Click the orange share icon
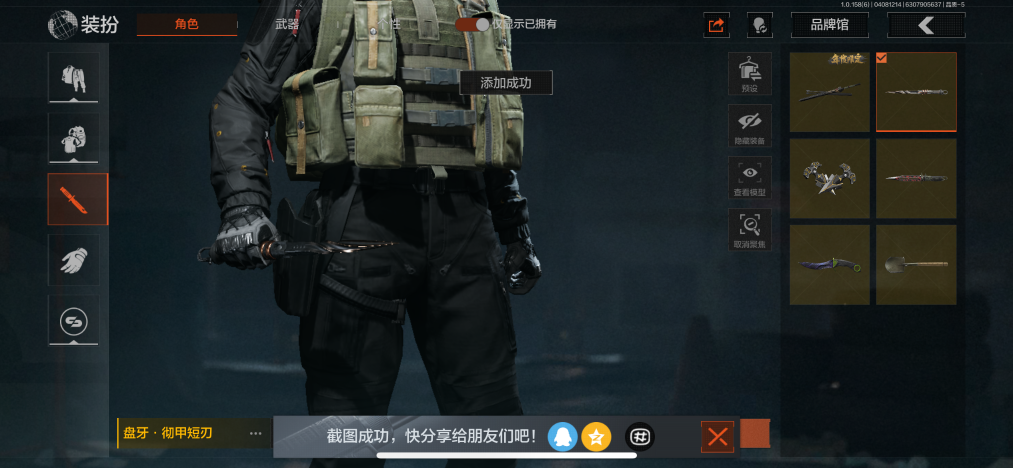 716,25
